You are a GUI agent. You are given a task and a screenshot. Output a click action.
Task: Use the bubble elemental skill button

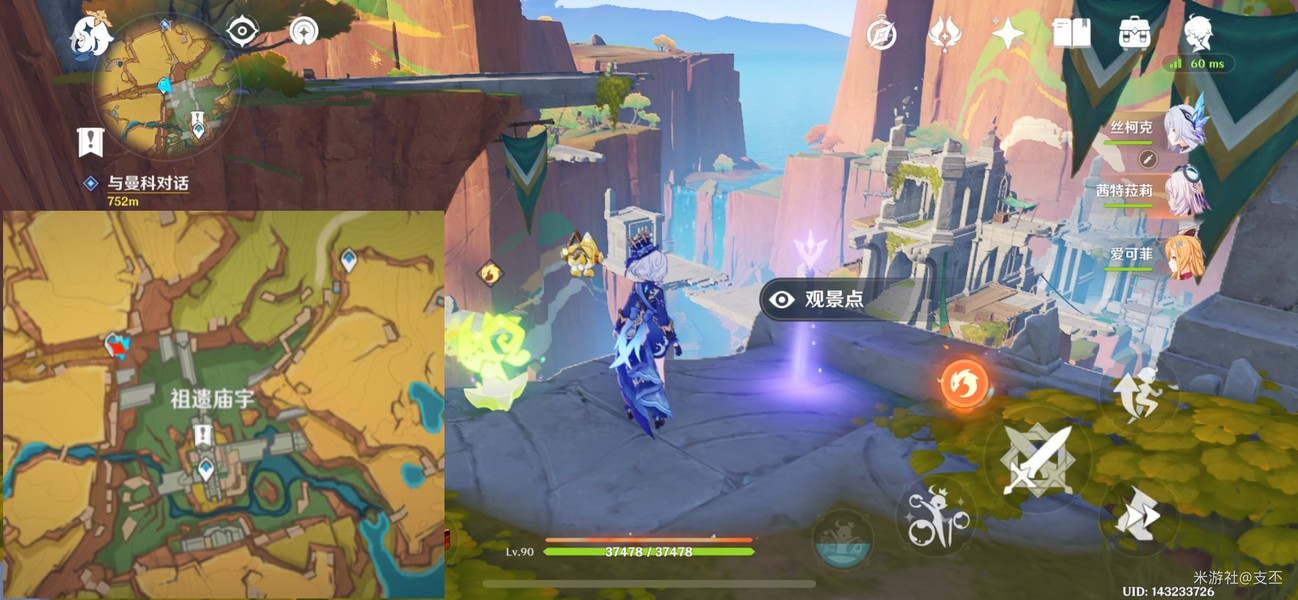(x=936, y=517)
